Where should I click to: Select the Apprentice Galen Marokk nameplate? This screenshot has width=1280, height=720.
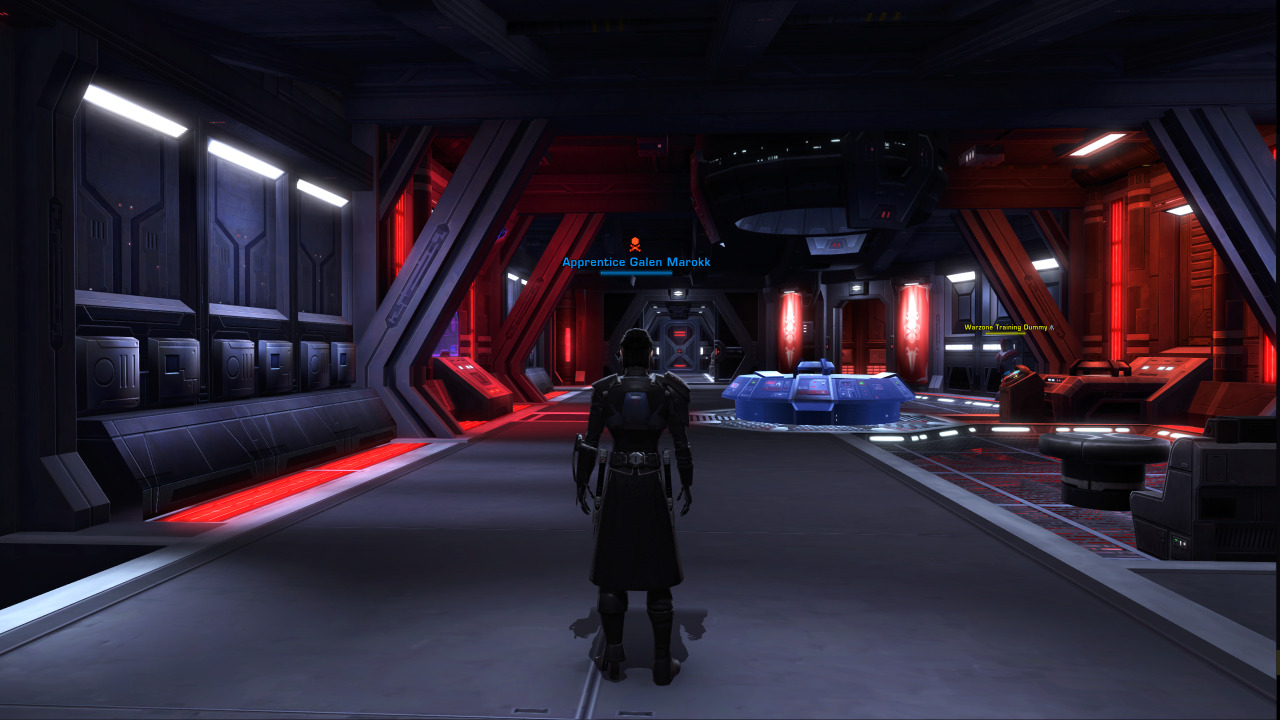(x=636, y=262)
